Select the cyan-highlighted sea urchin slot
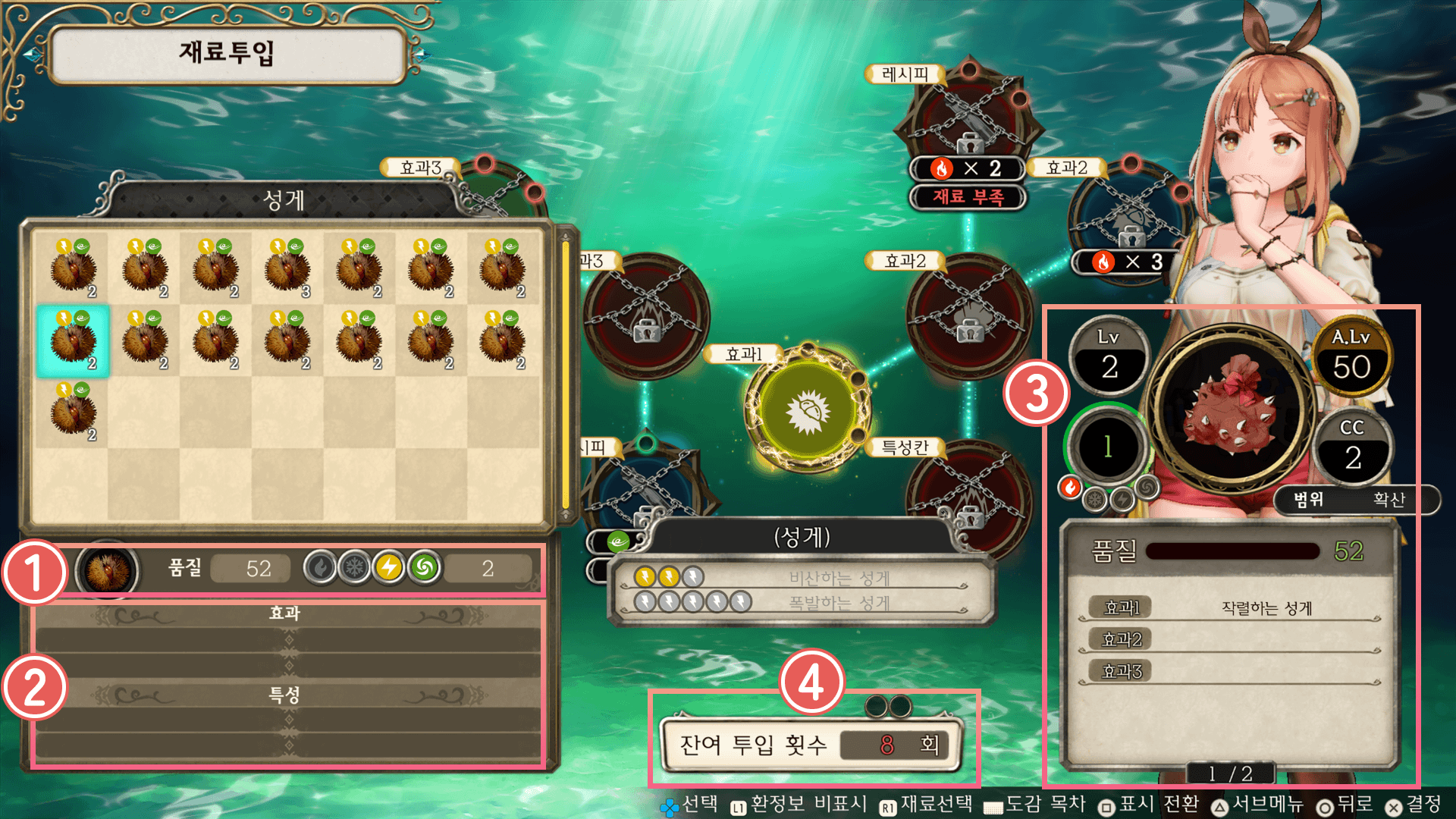This screenshot has width=1456, height=819. (x=73, y=341)
